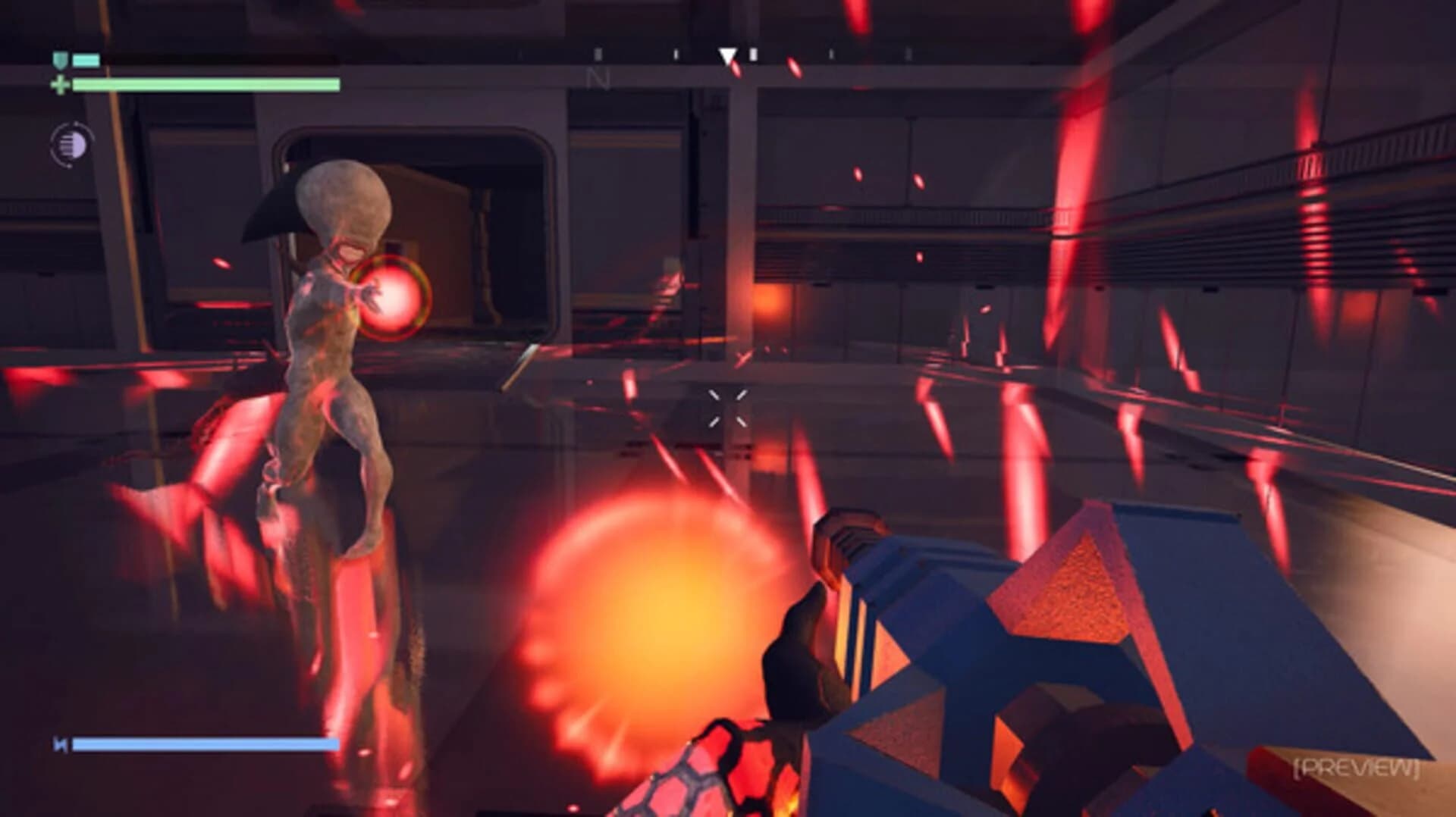Toggle the compass marker right of center
Viewport: 1456px width, 817px height.
click(x=754, y=55)
